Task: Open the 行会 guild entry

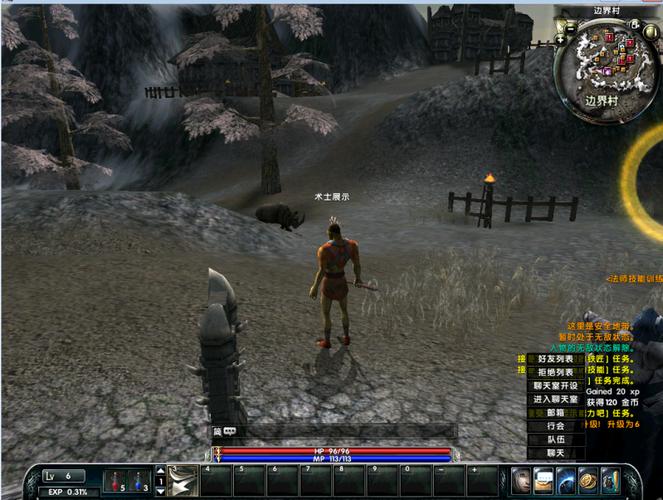Action: [x=555, y=426]
